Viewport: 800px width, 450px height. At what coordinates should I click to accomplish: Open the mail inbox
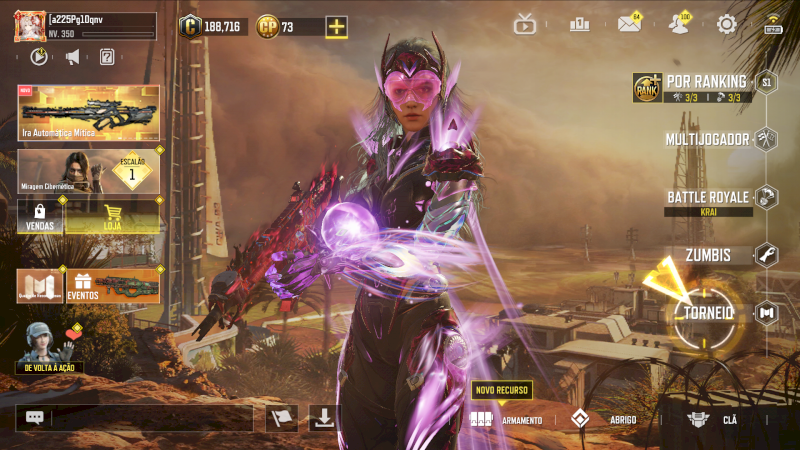point(629,24)
